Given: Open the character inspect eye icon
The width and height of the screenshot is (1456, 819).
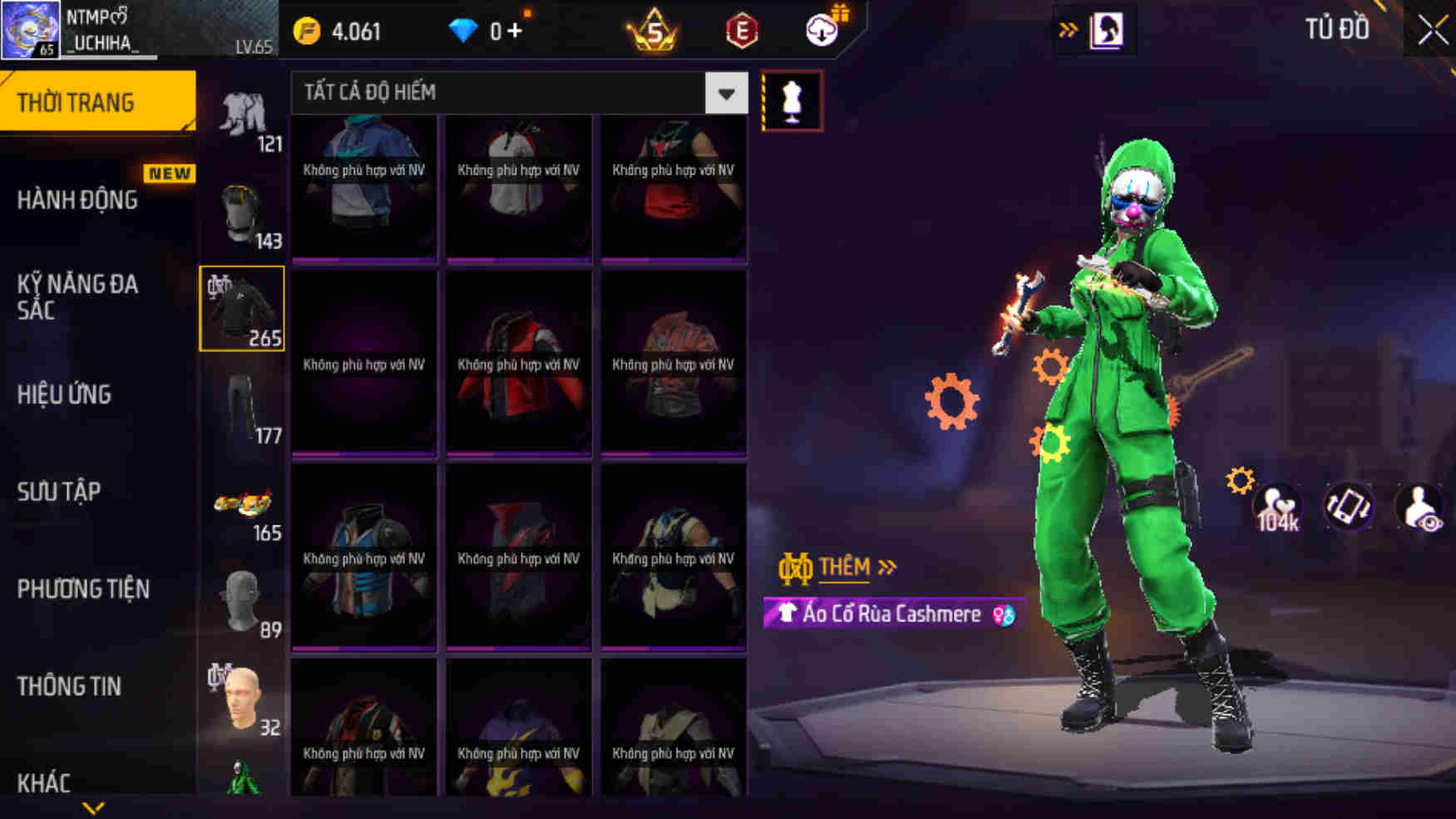Looking at the screenshot, I should (1419, 507).
